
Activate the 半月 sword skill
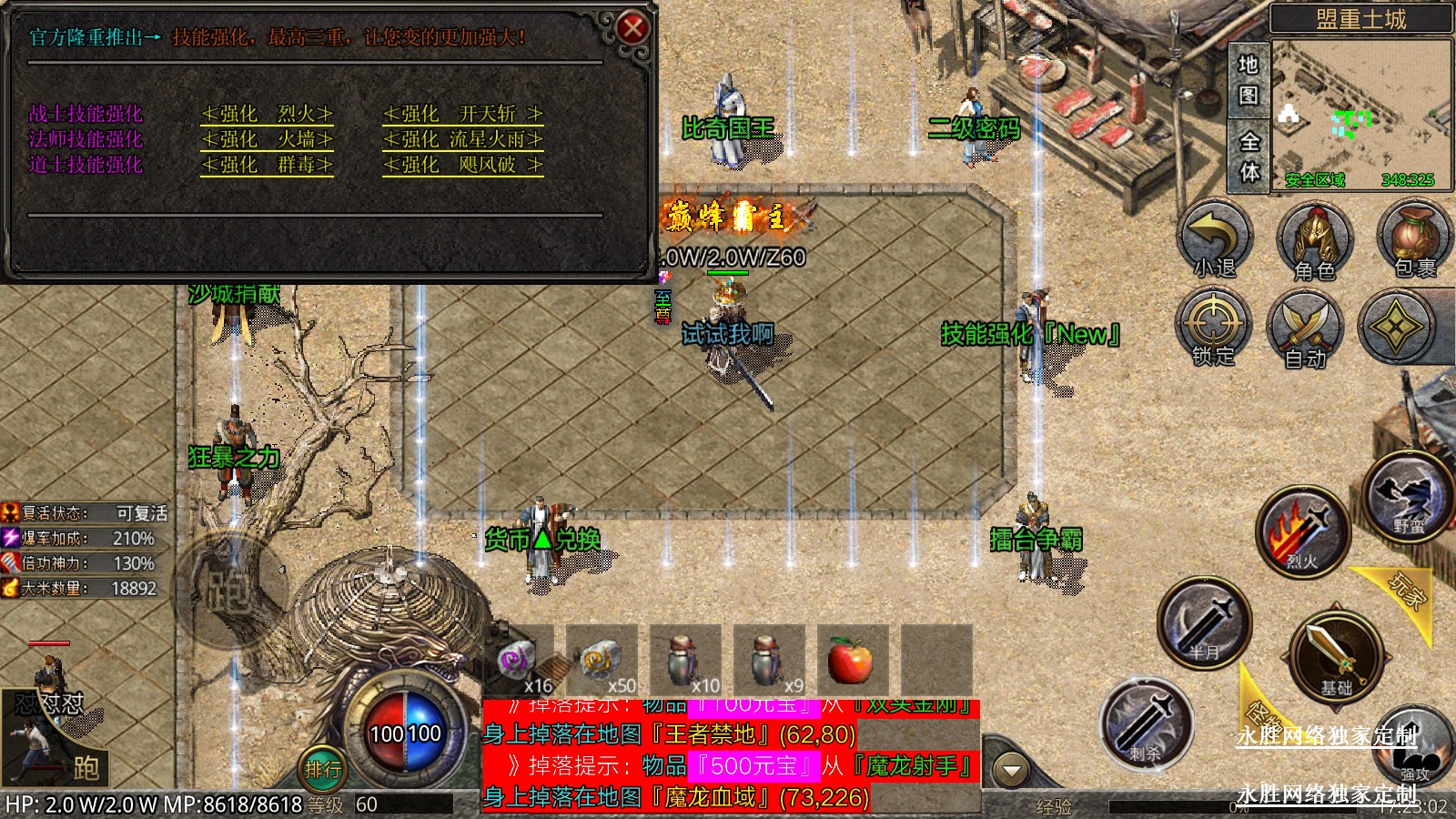coord(1204,623)
